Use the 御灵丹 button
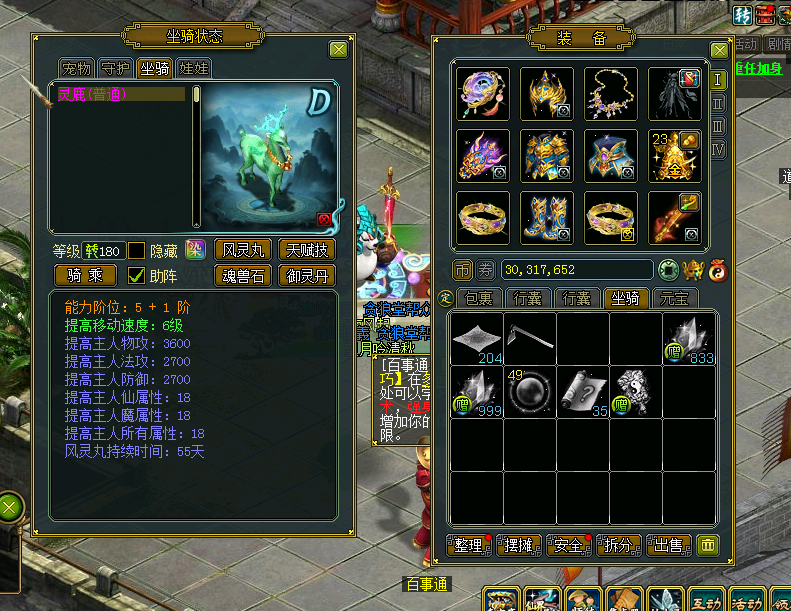791x611 pixels. [x=306, y=275]
